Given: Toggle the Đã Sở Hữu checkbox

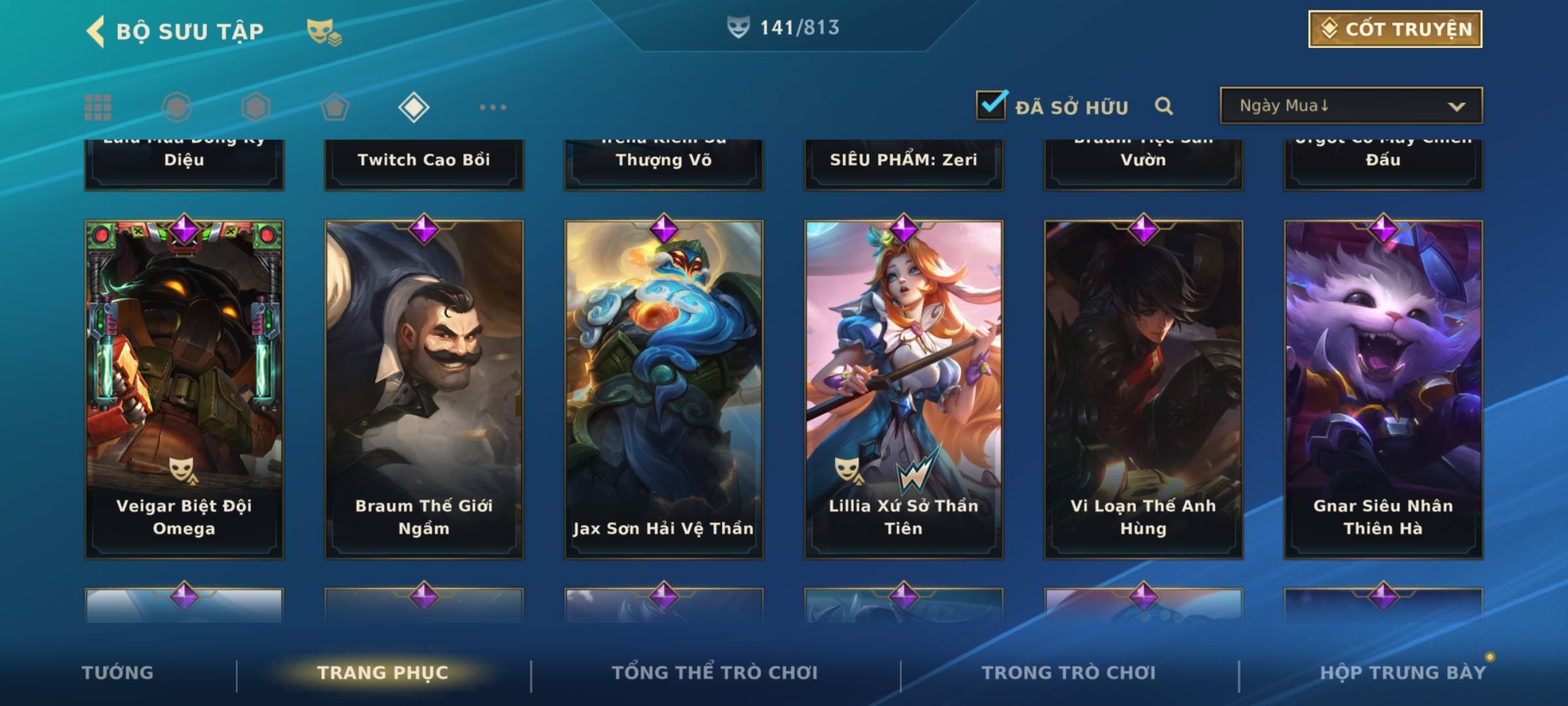Looking at the screenshot, I should pos(991,105).
